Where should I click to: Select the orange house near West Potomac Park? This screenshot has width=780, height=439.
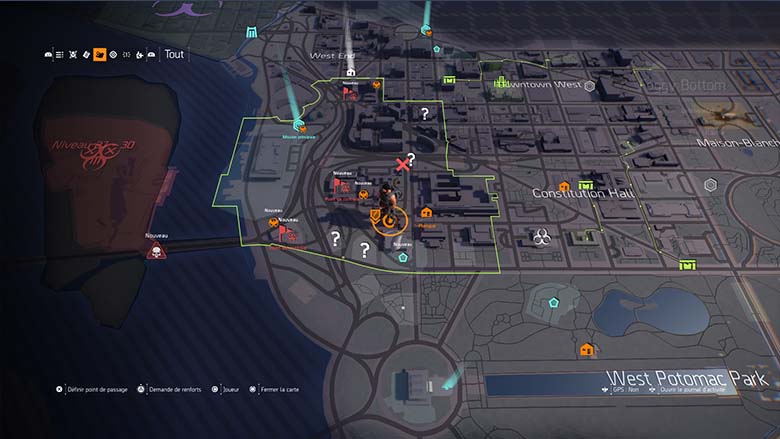point(587,349)
